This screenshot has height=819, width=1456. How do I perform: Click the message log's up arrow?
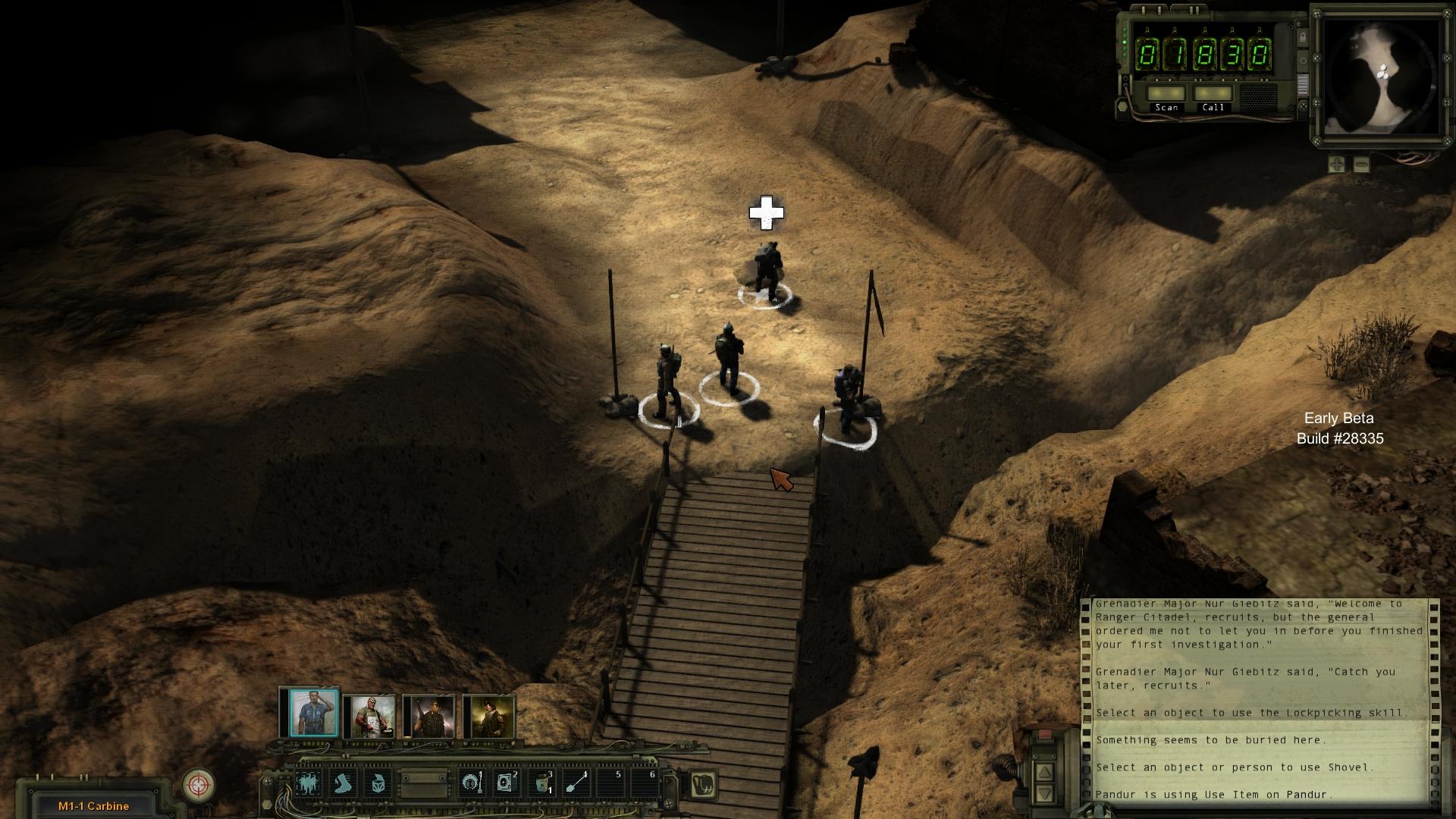point(1044,772)
